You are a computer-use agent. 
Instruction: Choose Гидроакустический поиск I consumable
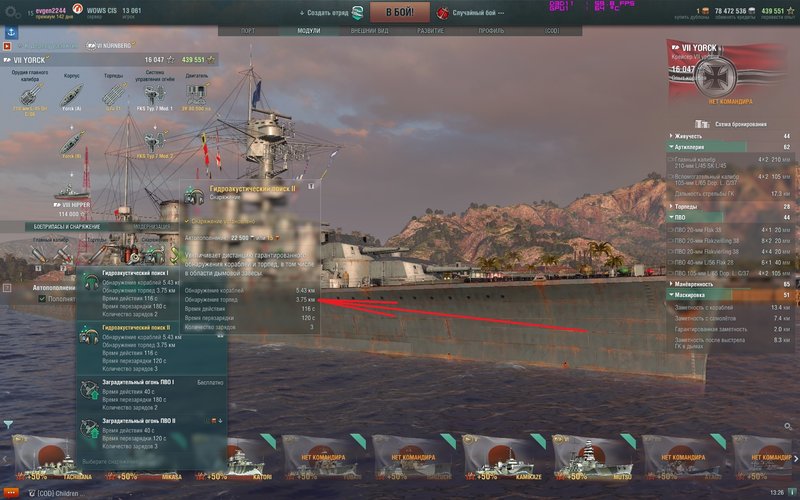(x=150, y=296)
